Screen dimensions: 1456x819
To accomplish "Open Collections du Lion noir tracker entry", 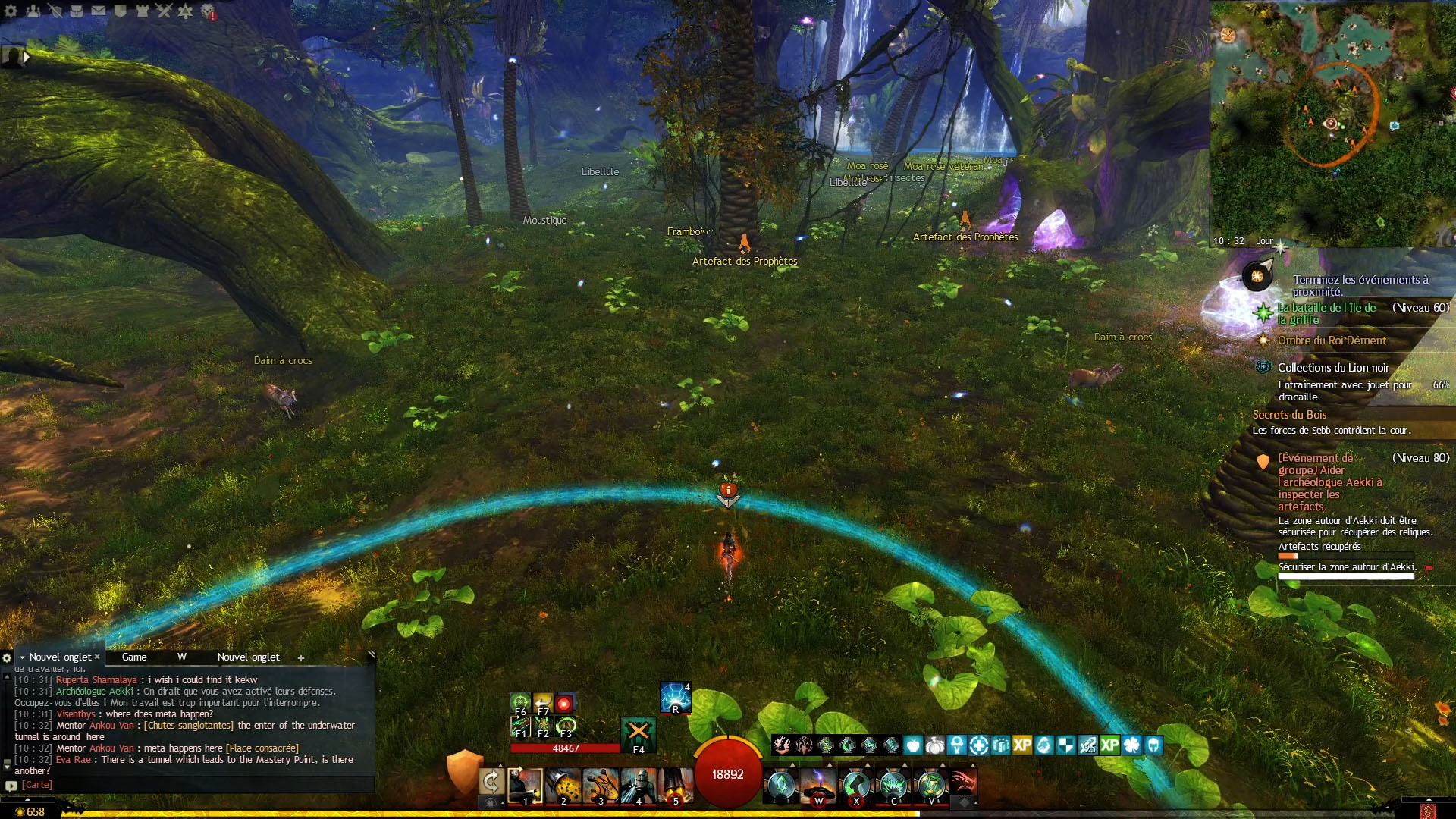I will point(1333,368).
